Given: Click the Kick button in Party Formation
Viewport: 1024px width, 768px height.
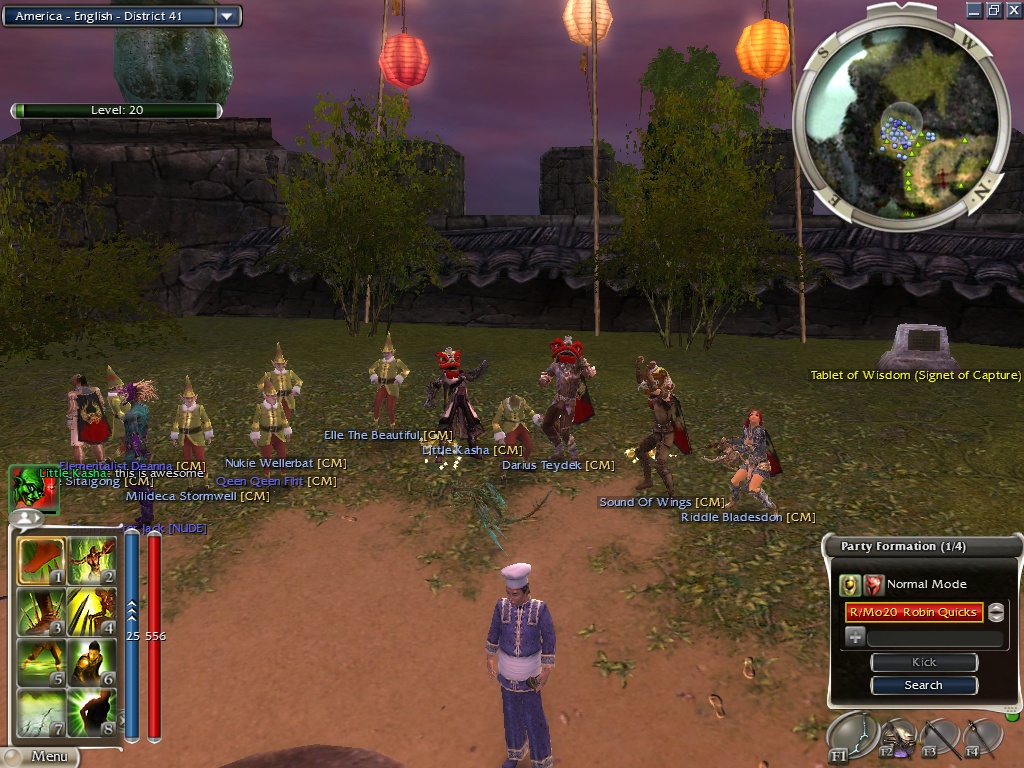Looking at the screenshot, I should pyautogui.click(x=923, y=662).
